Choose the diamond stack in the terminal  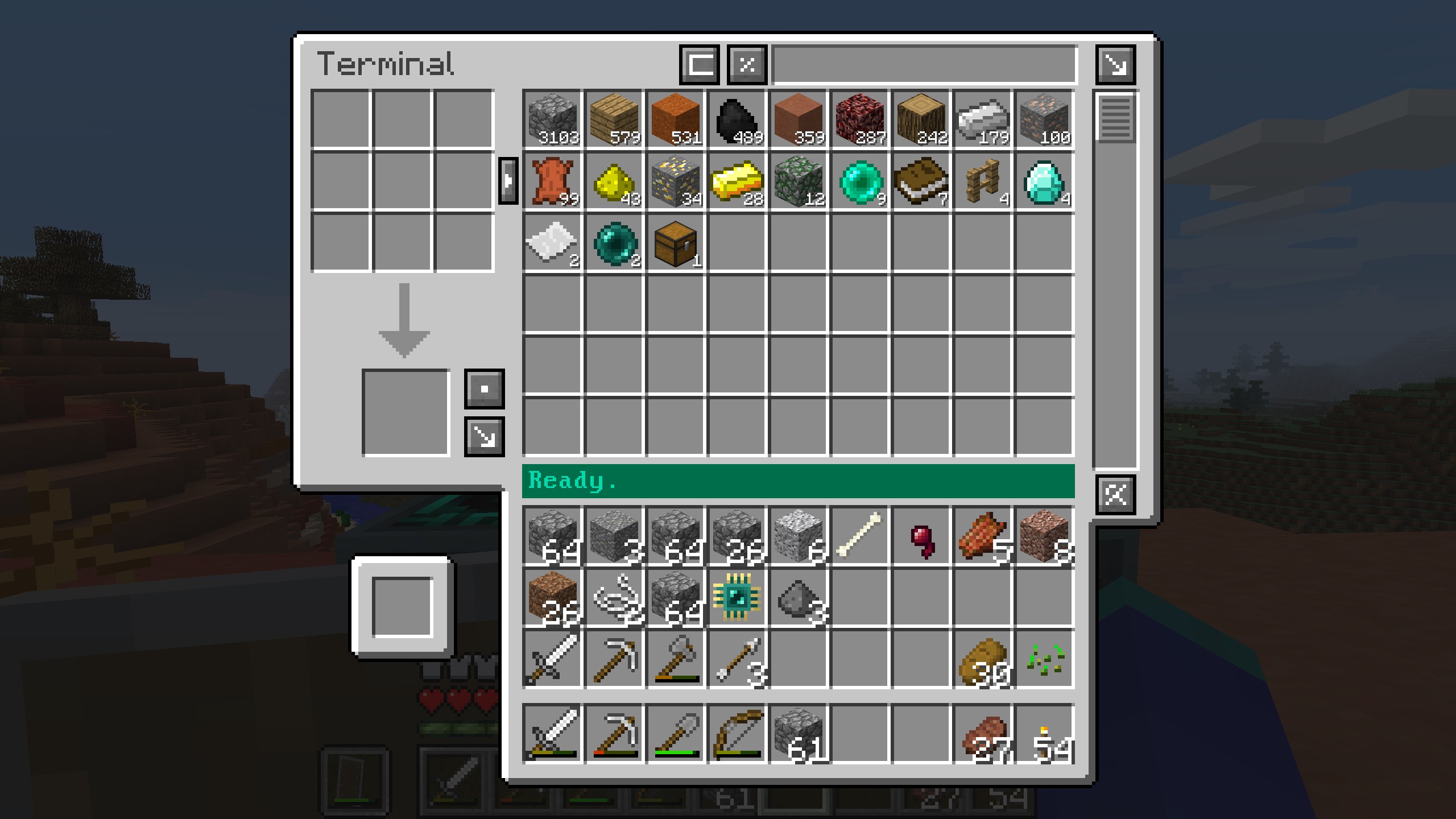pos(1044,181)
